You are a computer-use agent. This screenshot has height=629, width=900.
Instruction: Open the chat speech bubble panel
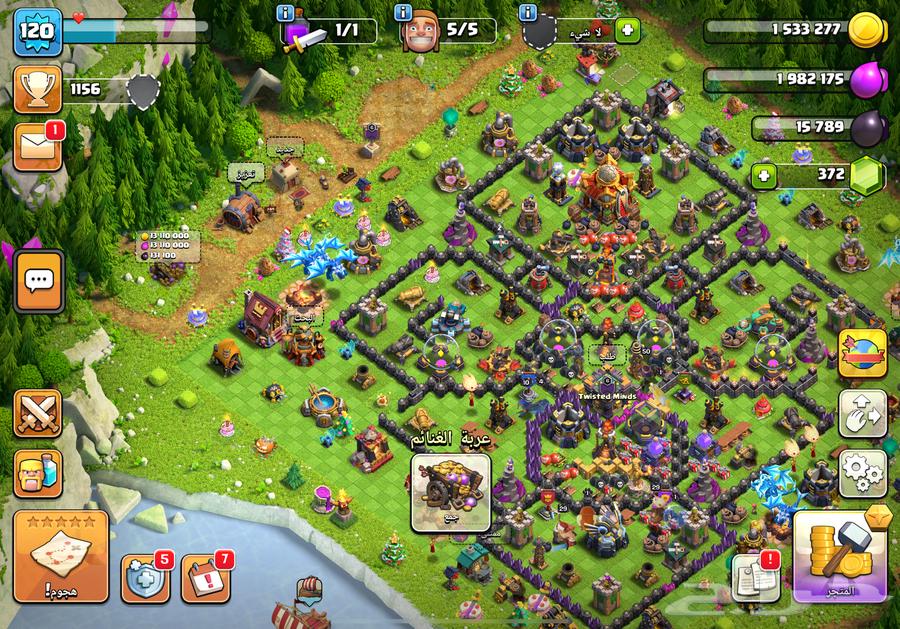[39, 281]
